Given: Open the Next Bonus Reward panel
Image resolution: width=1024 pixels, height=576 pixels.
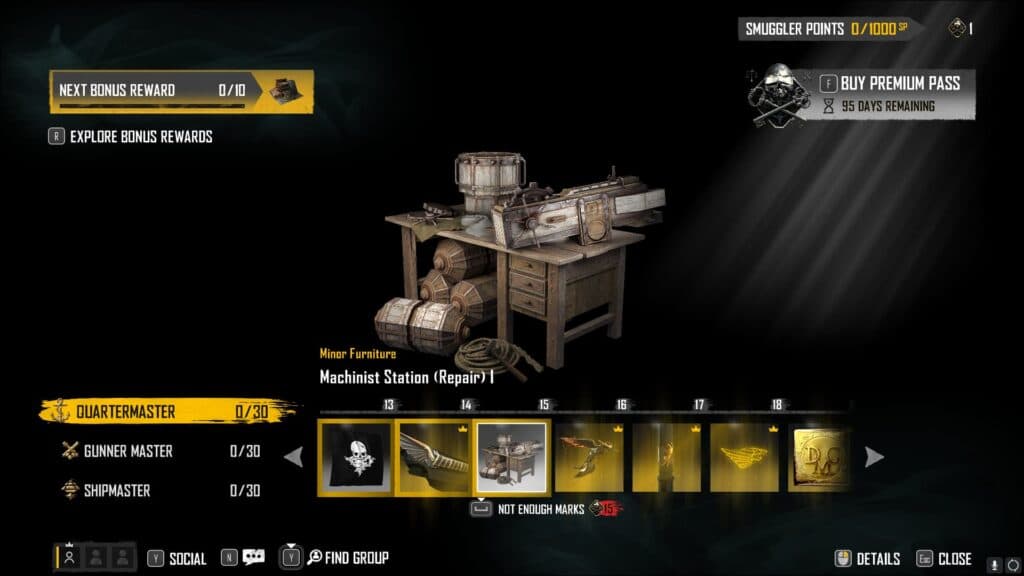Looking at the screenshot, I should click(x=181, y=90).
